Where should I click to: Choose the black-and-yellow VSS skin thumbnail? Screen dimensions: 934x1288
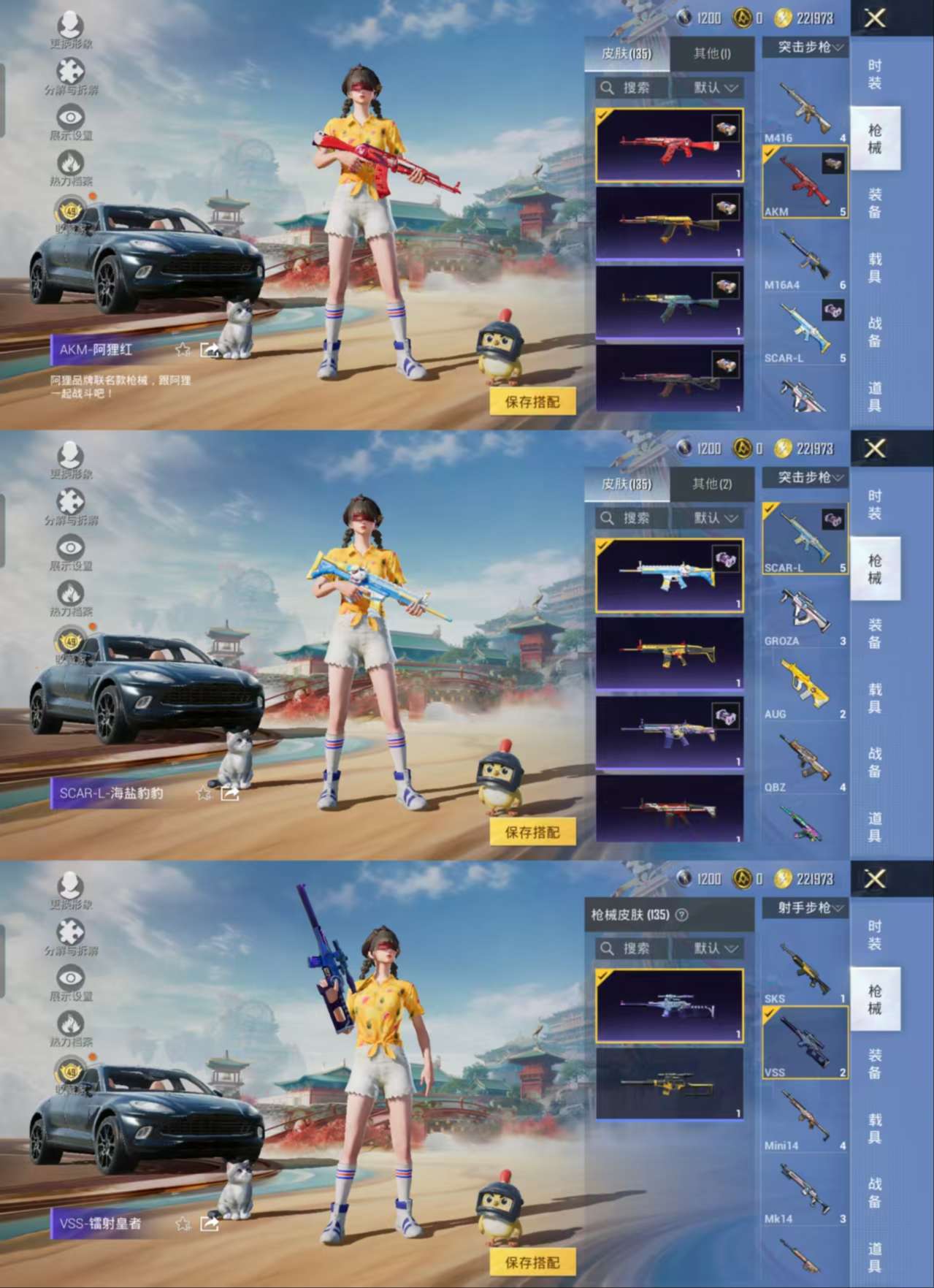coord(669,1083)
